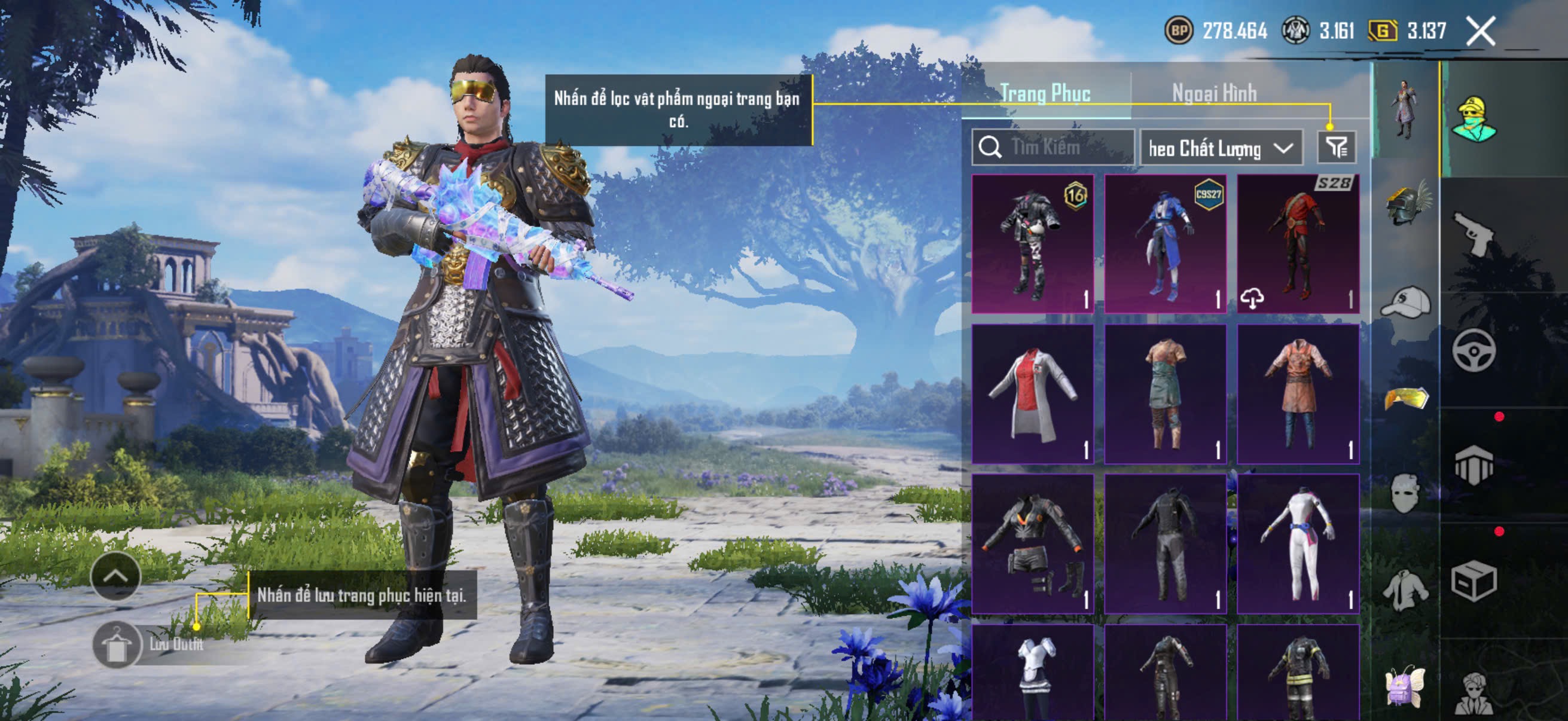Viewport: 1568px width, 721px height.
Task: Open the crate box section
Action: pyautogui.click(x=1474, y=581)
